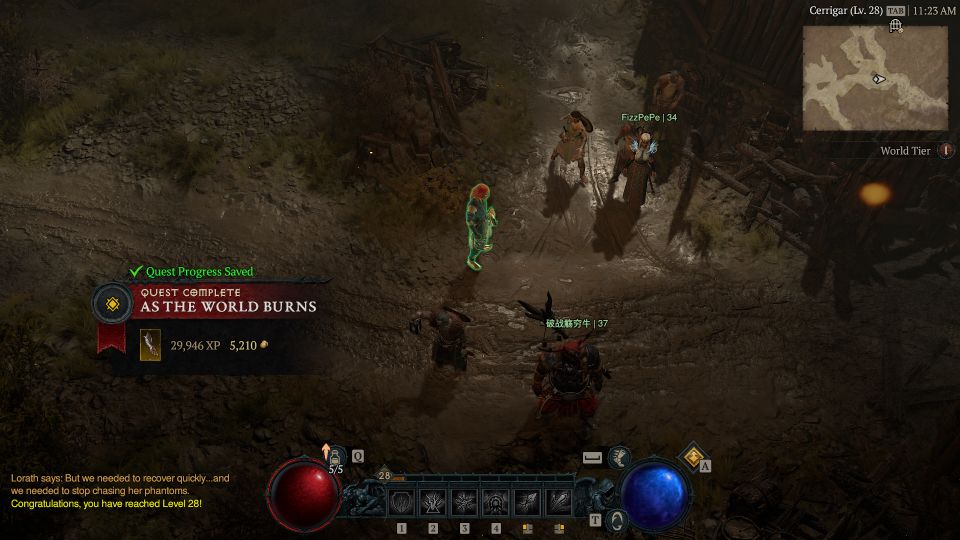Viewport: 960px width, 540px height.
Task: Click the World Tier red emblem
Action: [x=945, y=151]
